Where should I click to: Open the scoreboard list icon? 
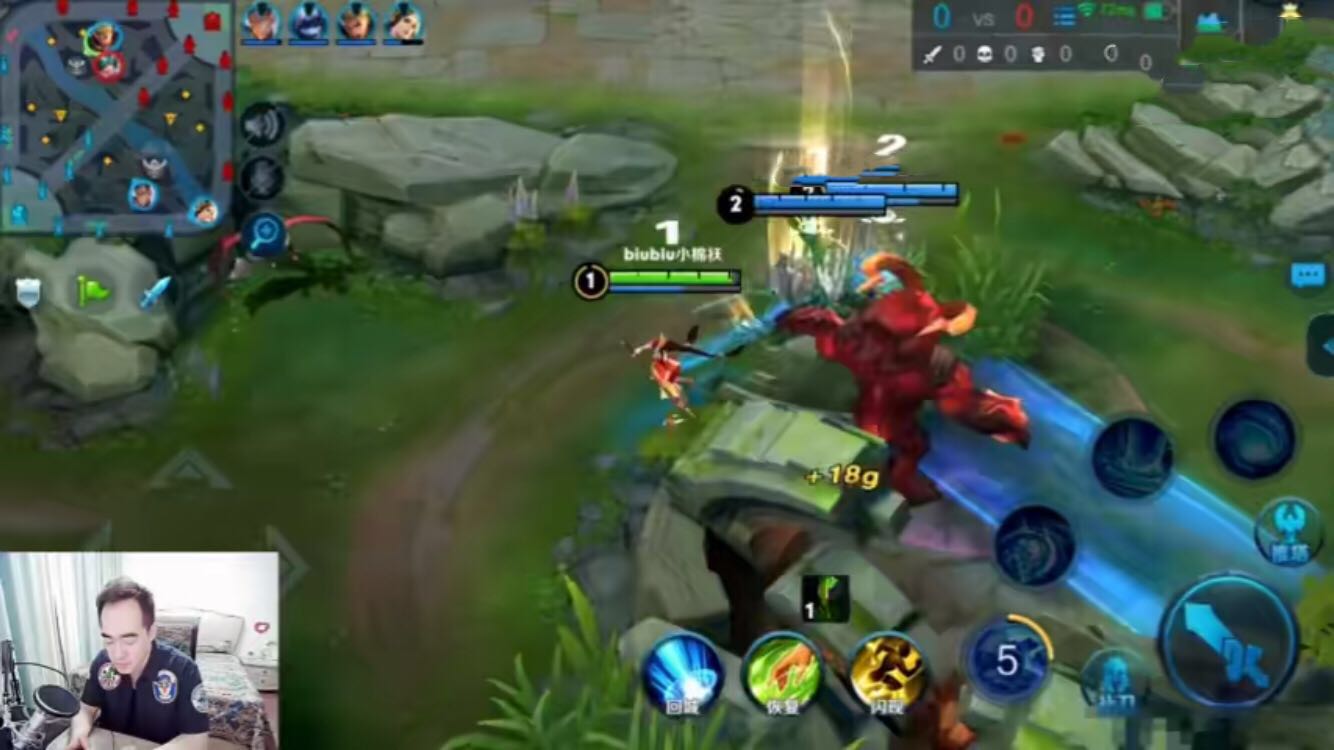point(1065,17)
